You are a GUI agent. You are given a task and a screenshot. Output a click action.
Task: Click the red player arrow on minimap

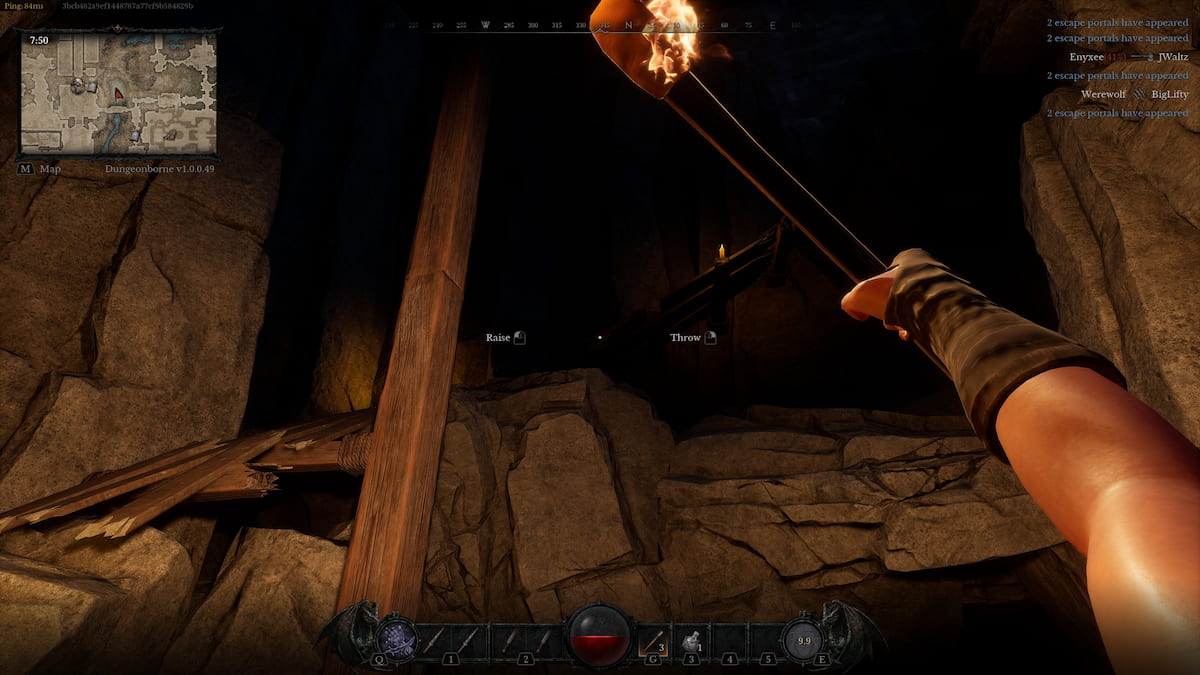coord(119,94)
